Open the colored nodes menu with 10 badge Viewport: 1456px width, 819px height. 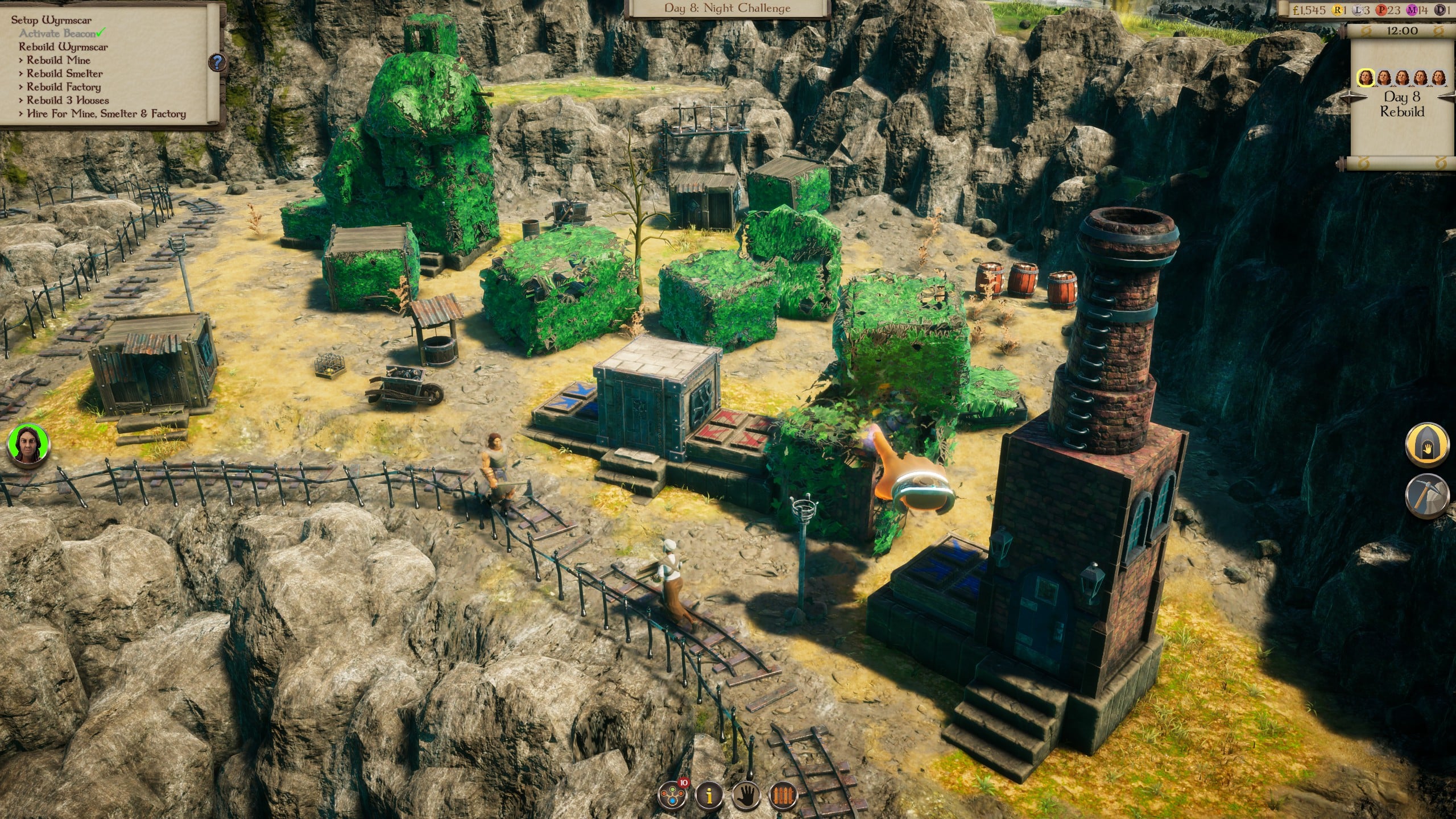pos(672,795)
